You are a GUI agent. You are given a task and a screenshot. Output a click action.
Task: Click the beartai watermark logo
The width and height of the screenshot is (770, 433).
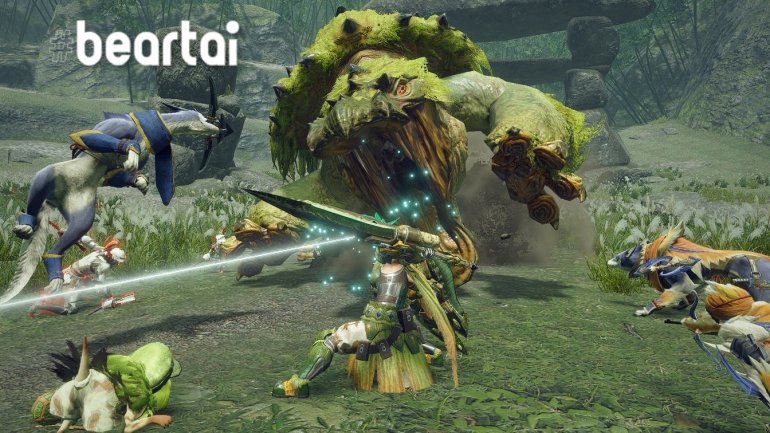(x=156, y=45)
